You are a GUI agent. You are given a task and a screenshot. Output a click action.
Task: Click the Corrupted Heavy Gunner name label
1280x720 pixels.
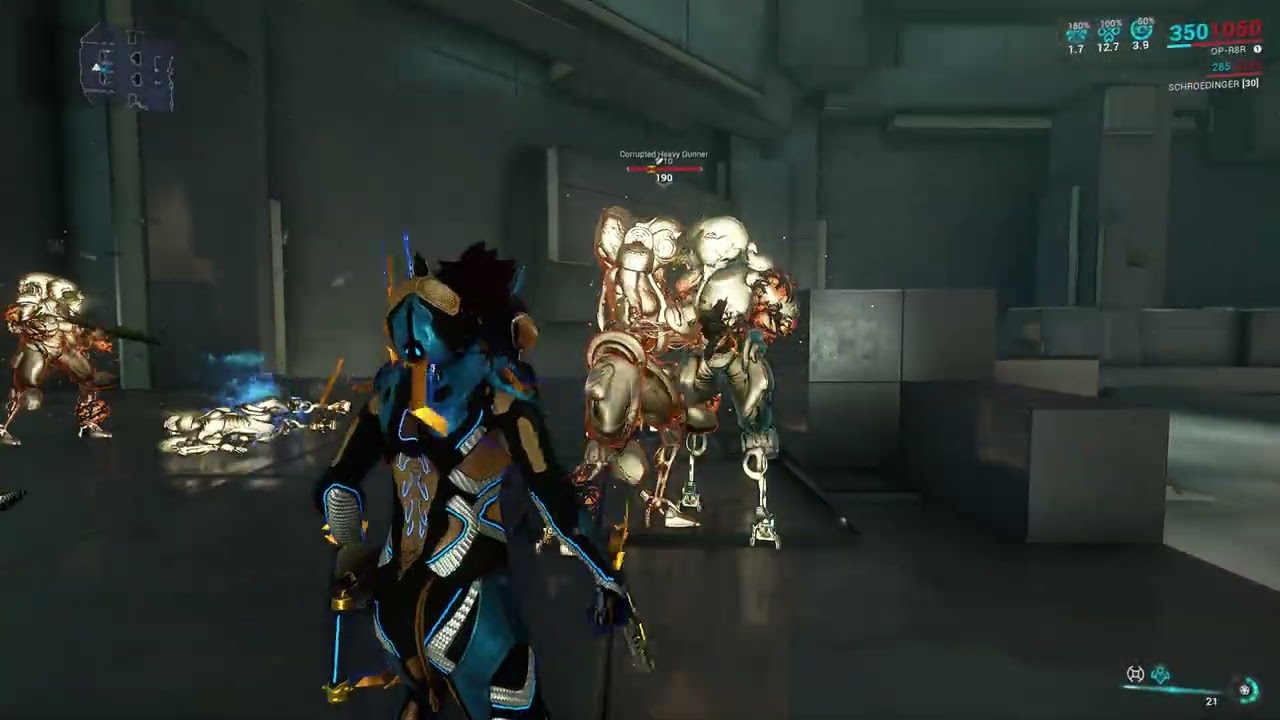click(662, 155)
